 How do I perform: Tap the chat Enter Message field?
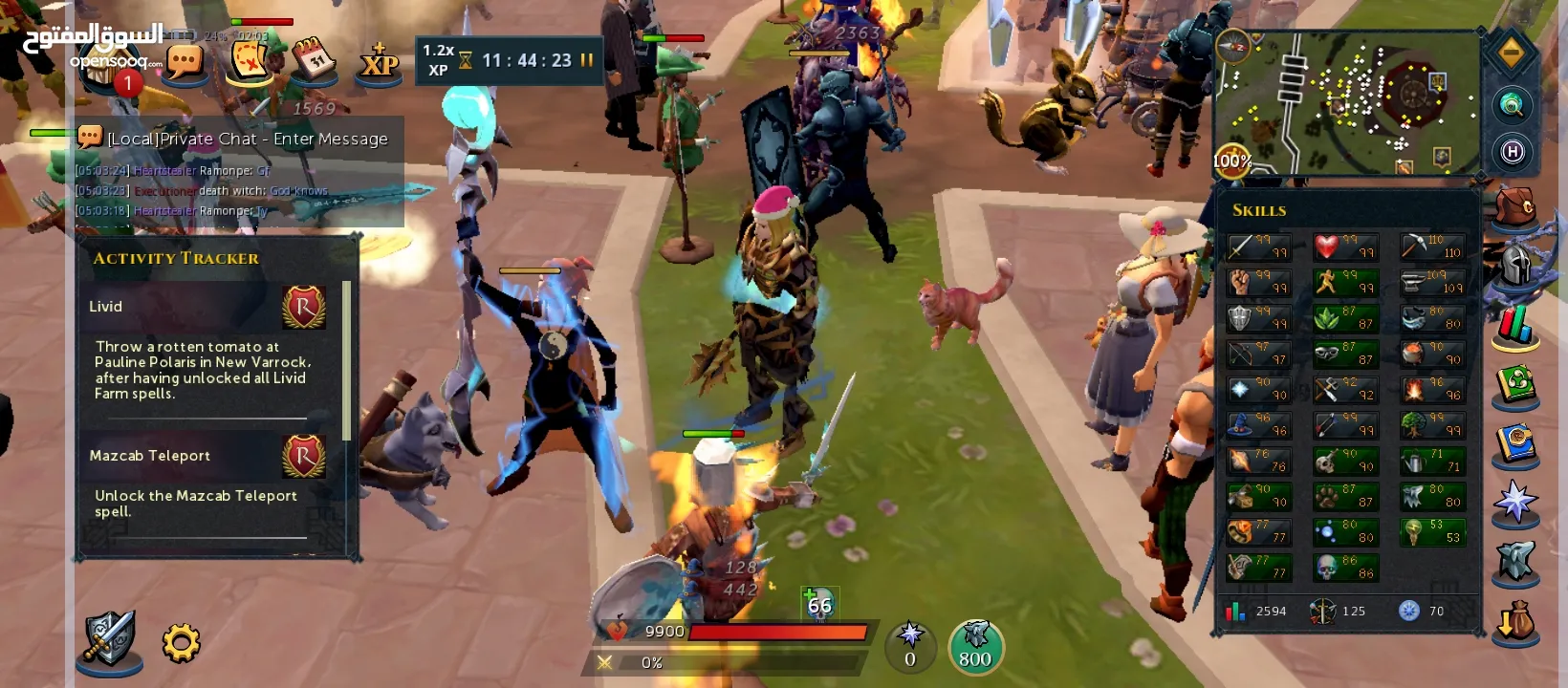point(247,140)
